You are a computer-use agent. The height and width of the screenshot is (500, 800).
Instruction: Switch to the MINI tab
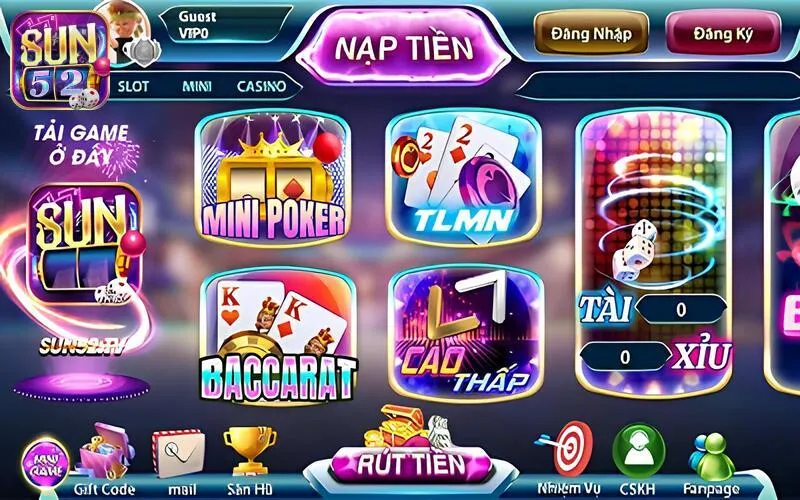coord(196,86)
